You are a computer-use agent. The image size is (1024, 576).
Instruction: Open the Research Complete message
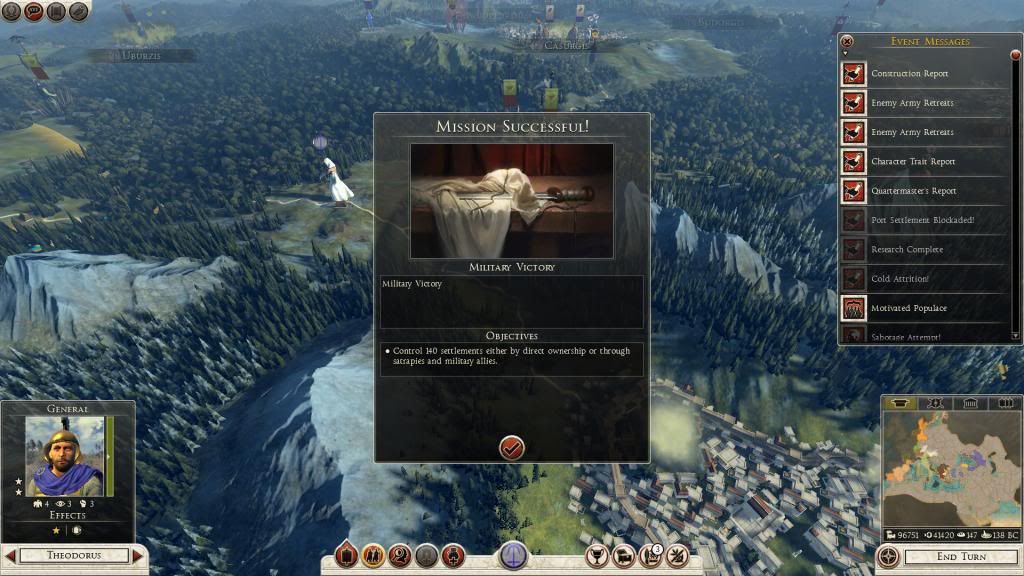(906, 249)
